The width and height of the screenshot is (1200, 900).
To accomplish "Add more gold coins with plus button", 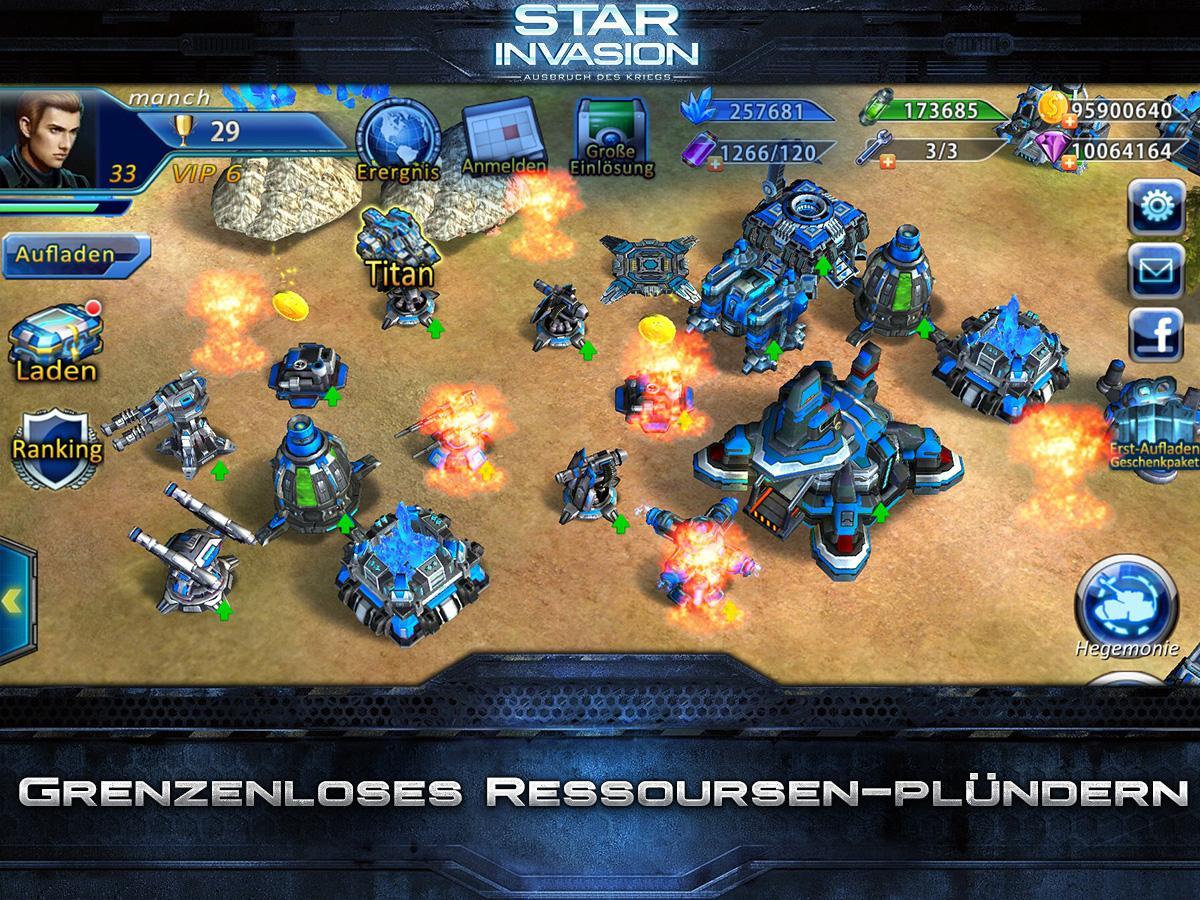I will click(x=1069, y=121).
